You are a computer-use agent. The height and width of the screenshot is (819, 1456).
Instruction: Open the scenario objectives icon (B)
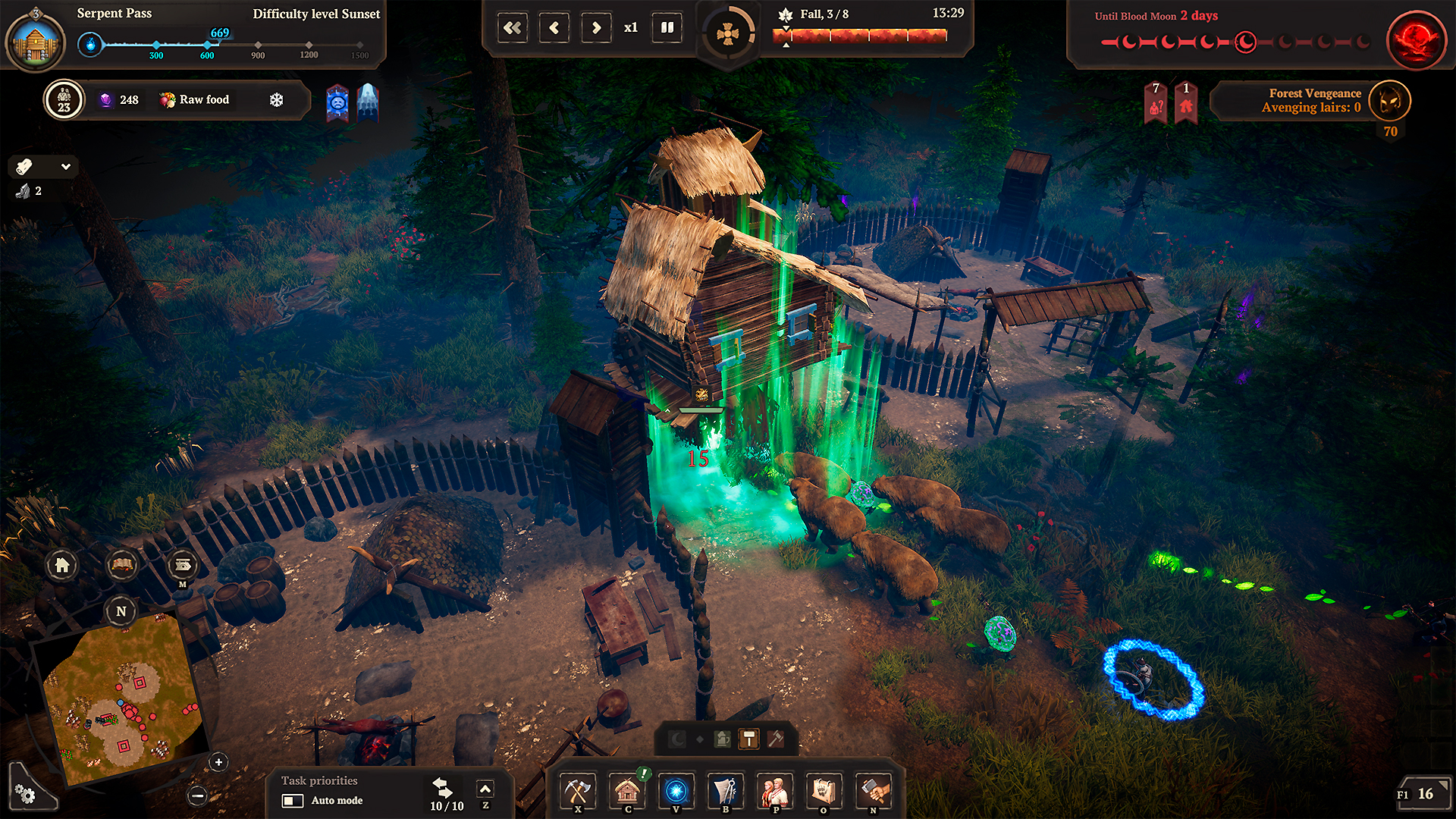(726, 791)
